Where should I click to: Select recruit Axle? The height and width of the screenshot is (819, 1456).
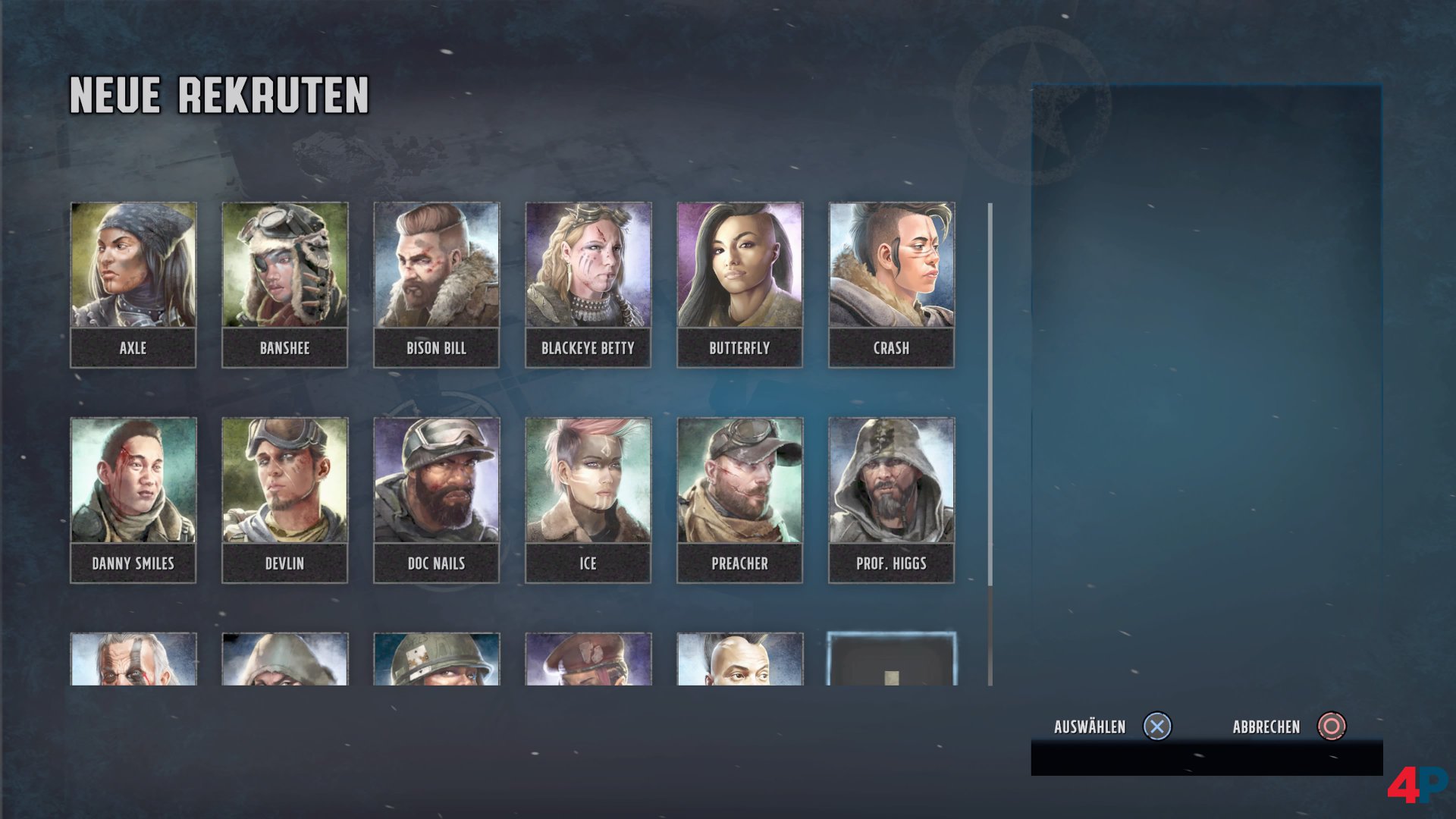pyautogui.click(x=133, y=284)
